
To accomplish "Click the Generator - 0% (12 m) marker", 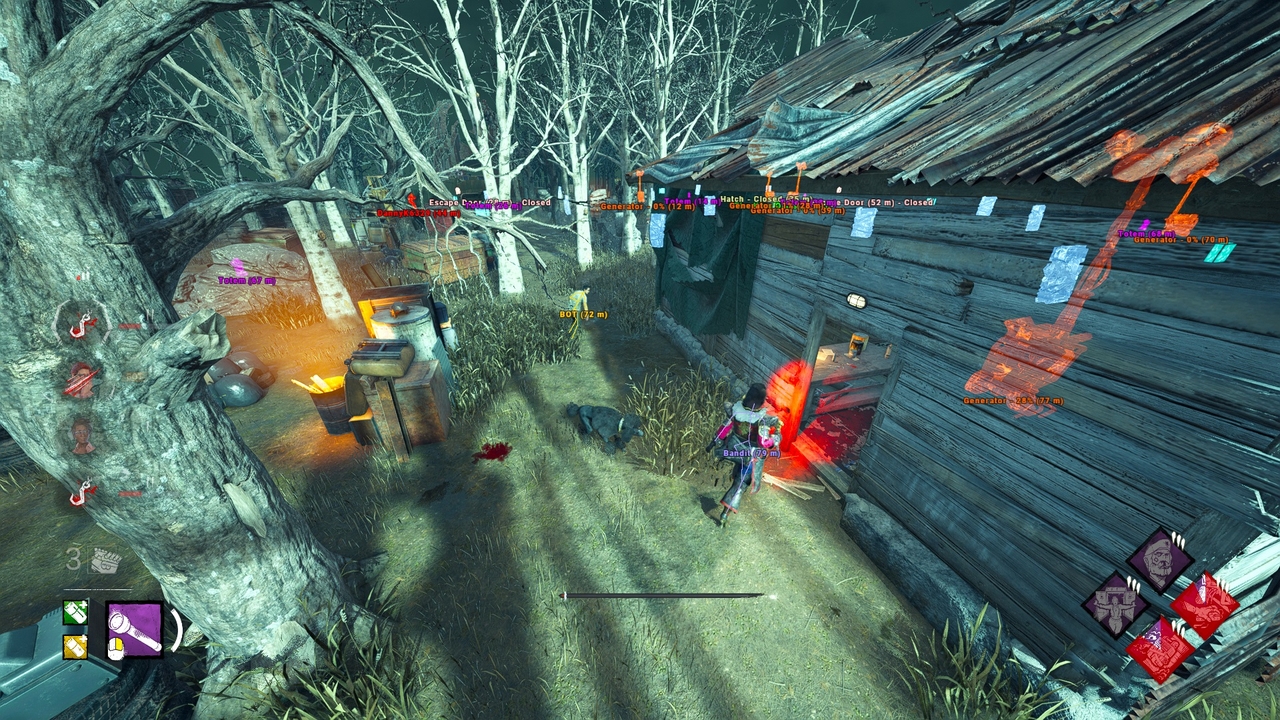I will (x=646, y=206).
